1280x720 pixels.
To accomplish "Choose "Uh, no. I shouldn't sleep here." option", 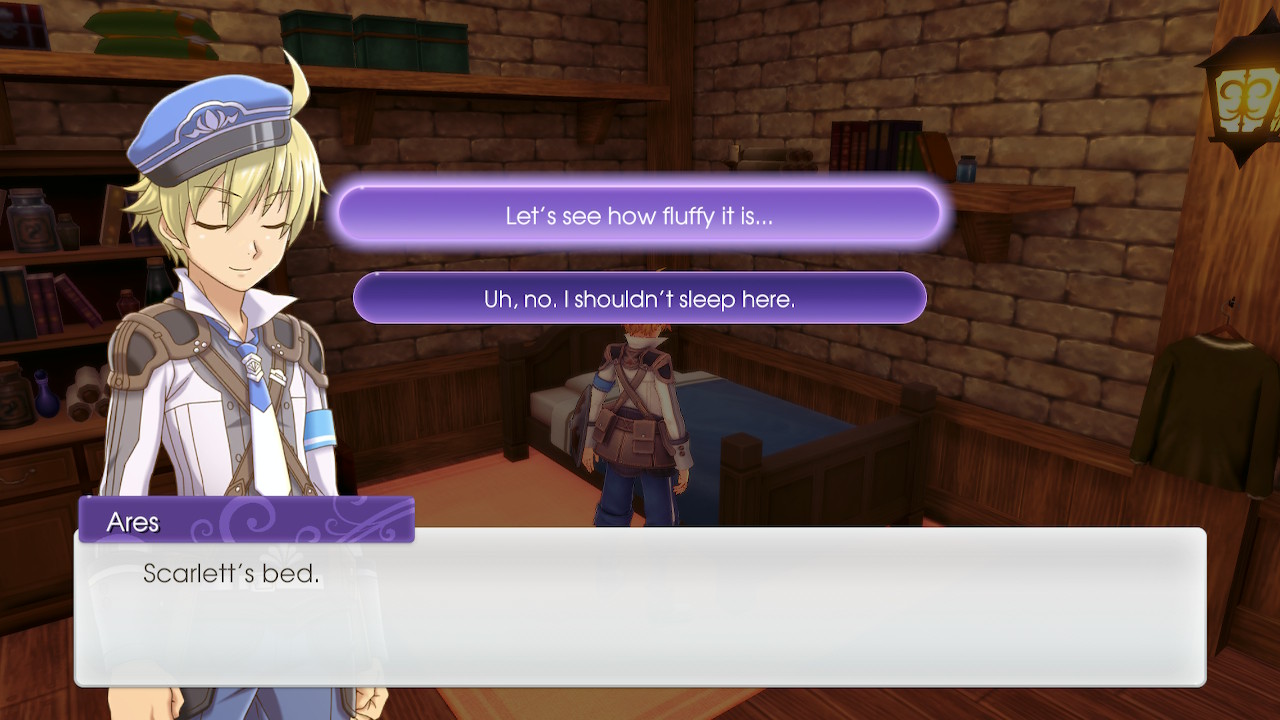I will pyautogui.click(x=640, y=297).
